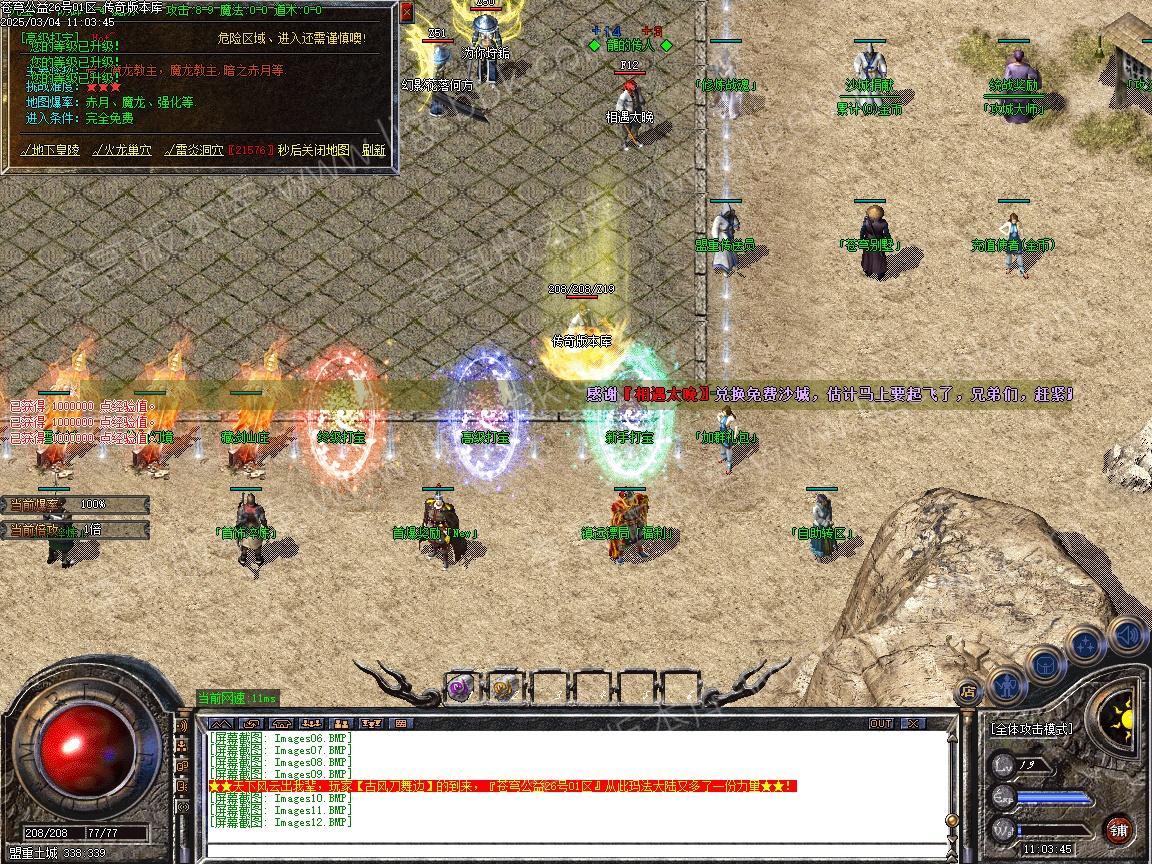The image size is (1152, 864).
Task: Toggle the sound speaker button
Action: tap(1126, 634)
